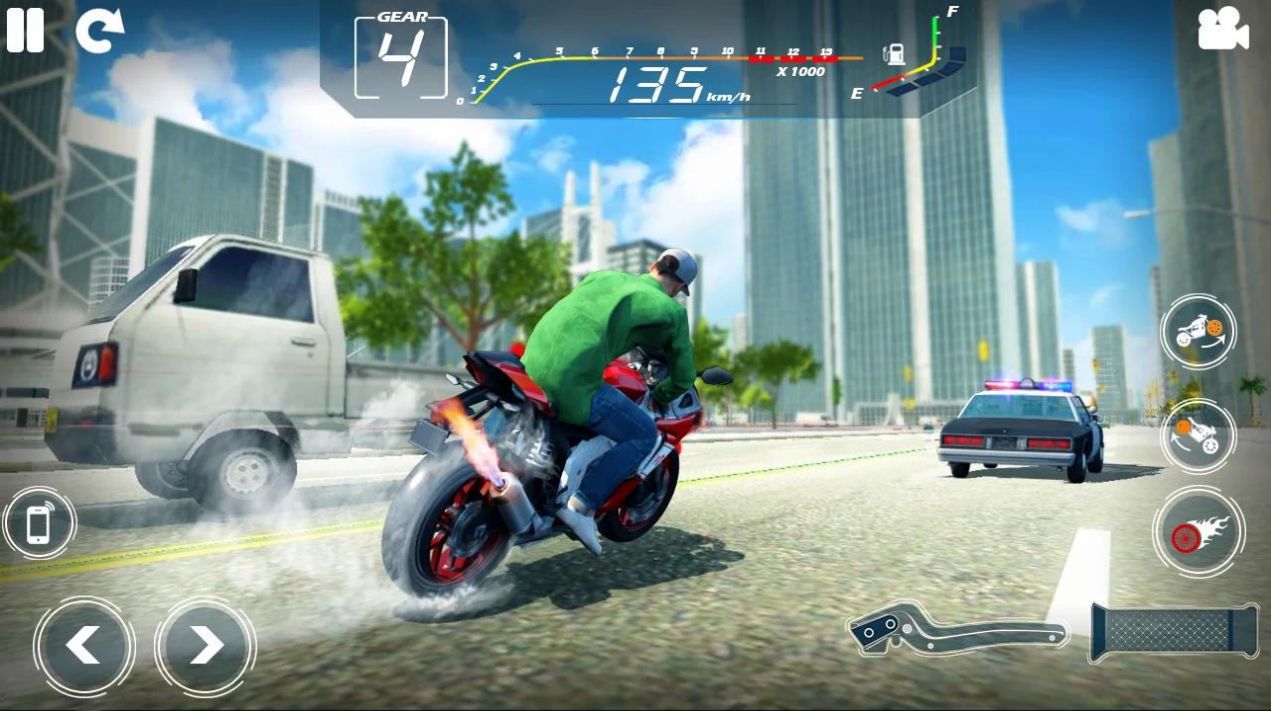1271x711 pixels.
Task: Activate the wheelie stunt button
Action: click(x=1197, y=333)
